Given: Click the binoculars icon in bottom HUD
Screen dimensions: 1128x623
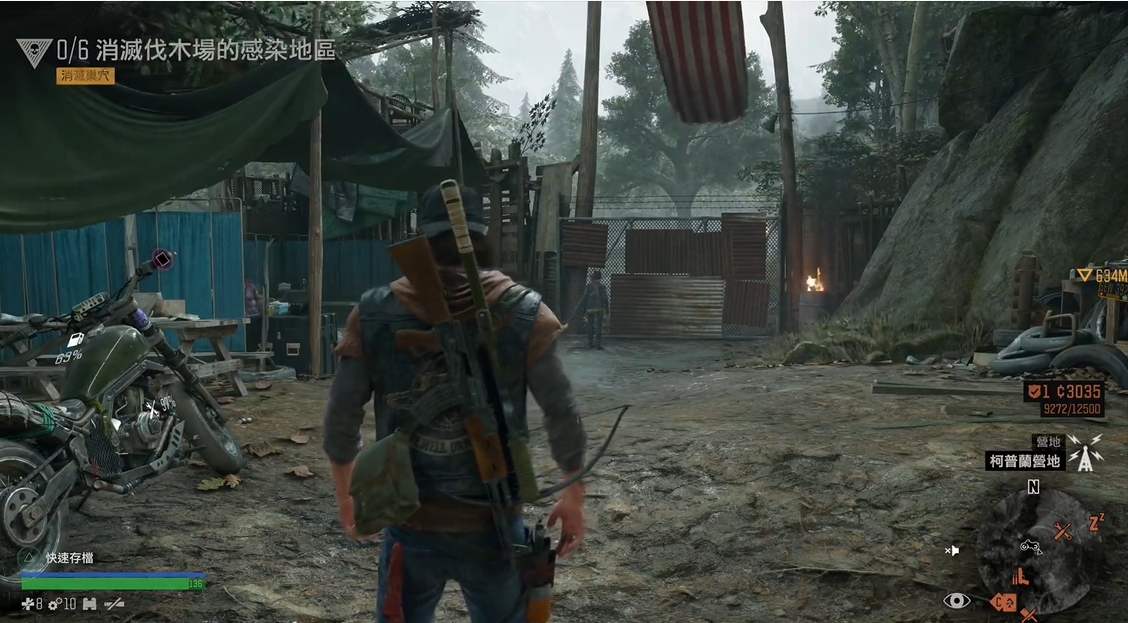Looking at the screenshot, I should [x=89, y=604].
